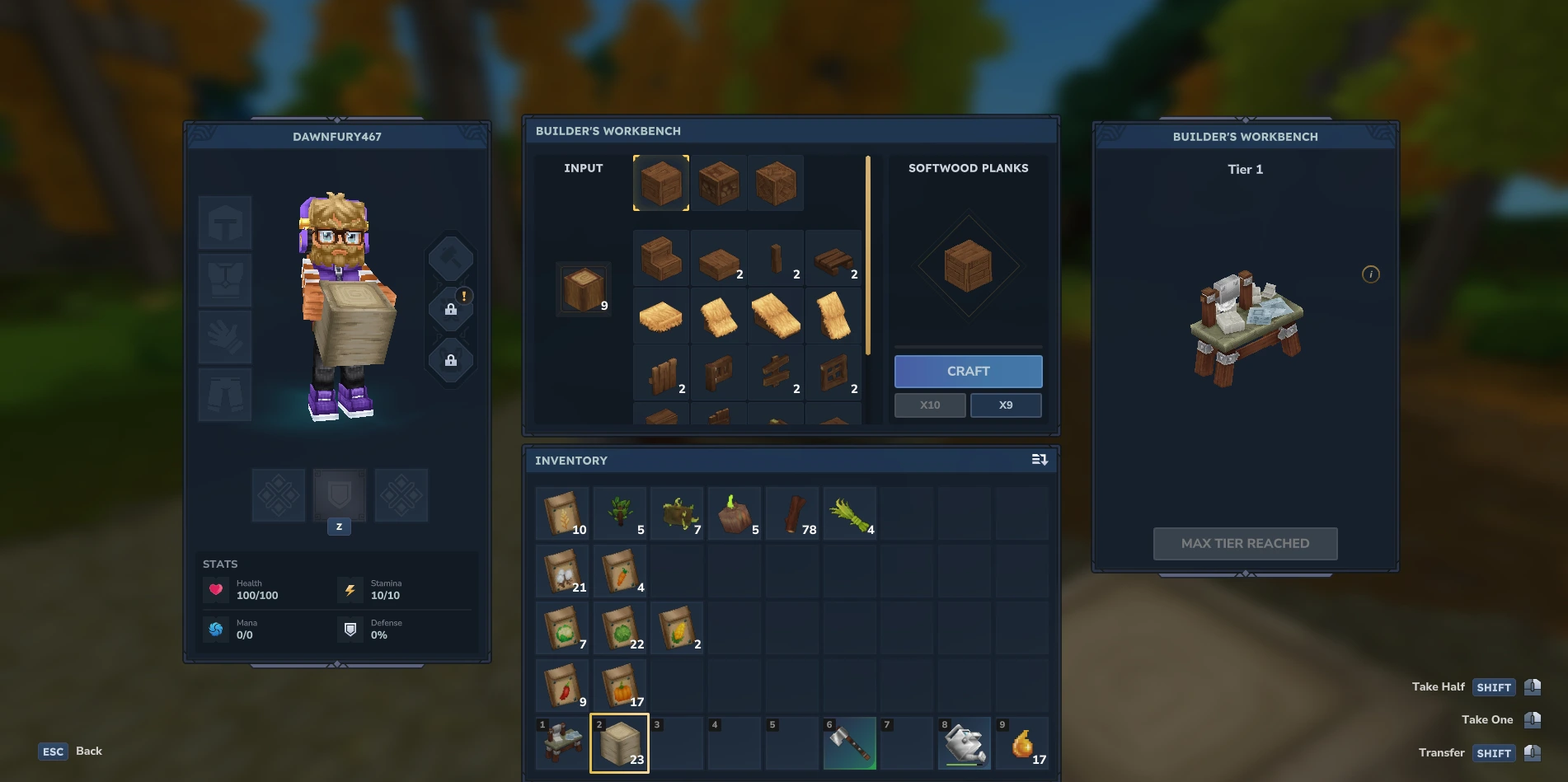Click the hammer tool icon beside the character

point(450,256)
